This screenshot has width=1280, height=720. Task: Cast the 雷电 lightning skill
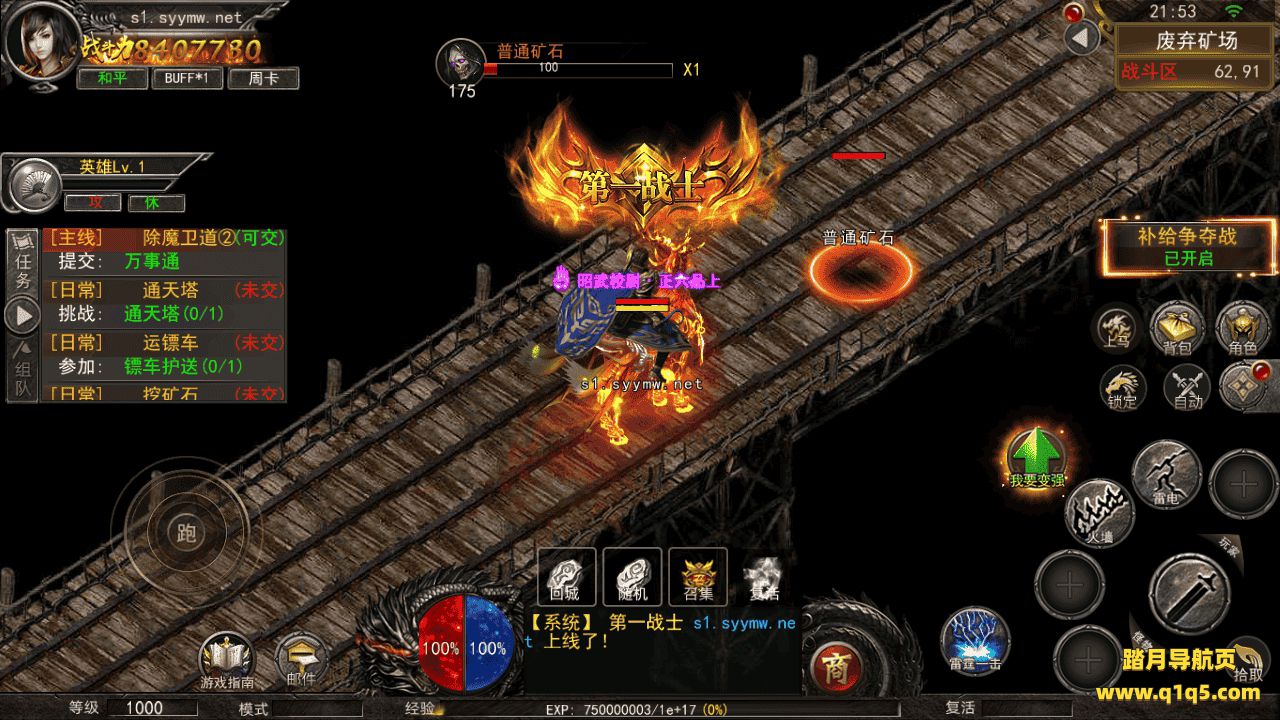pos(1166,475)
